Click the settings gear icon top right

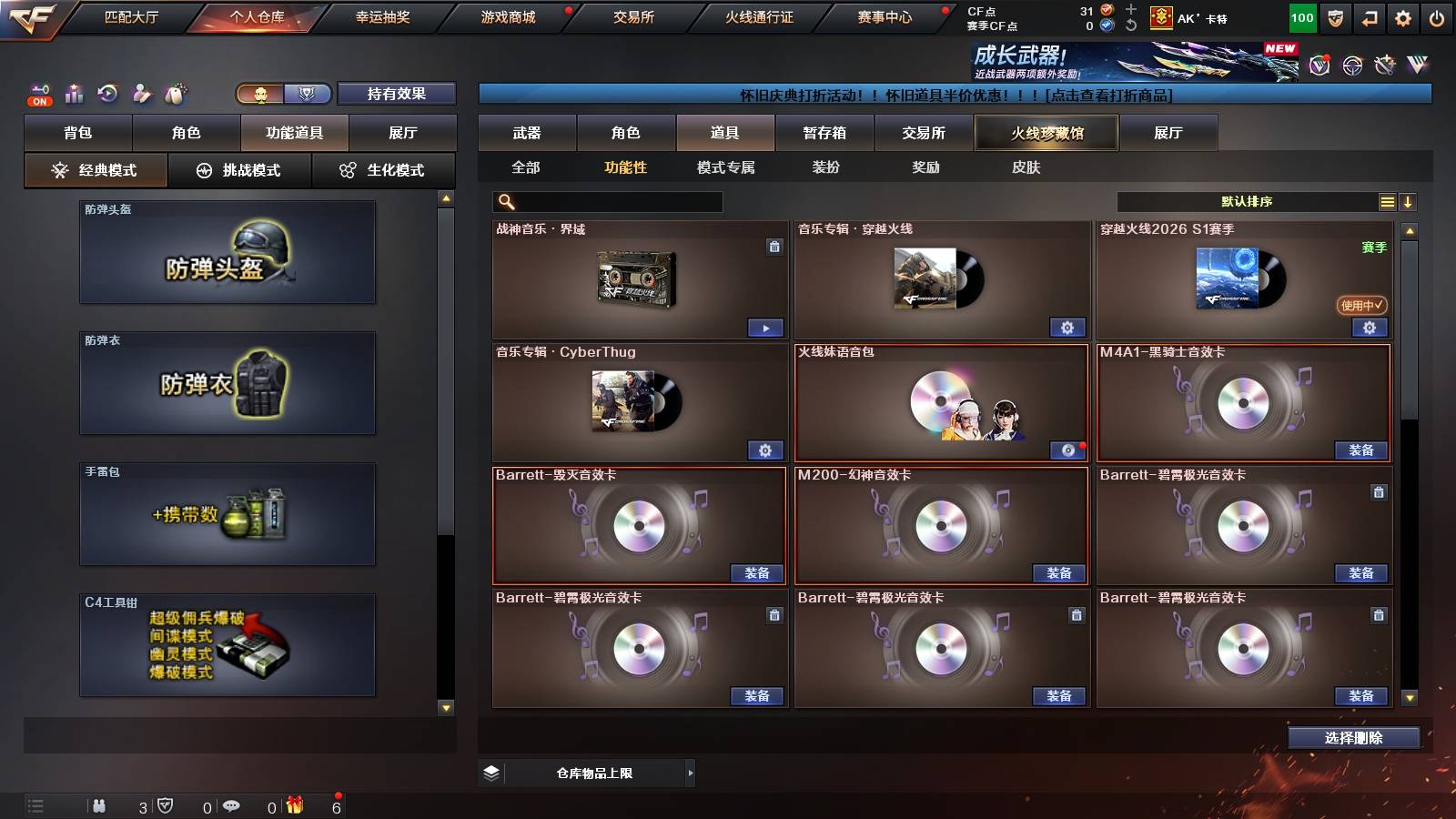click(x=1402, y=16)
